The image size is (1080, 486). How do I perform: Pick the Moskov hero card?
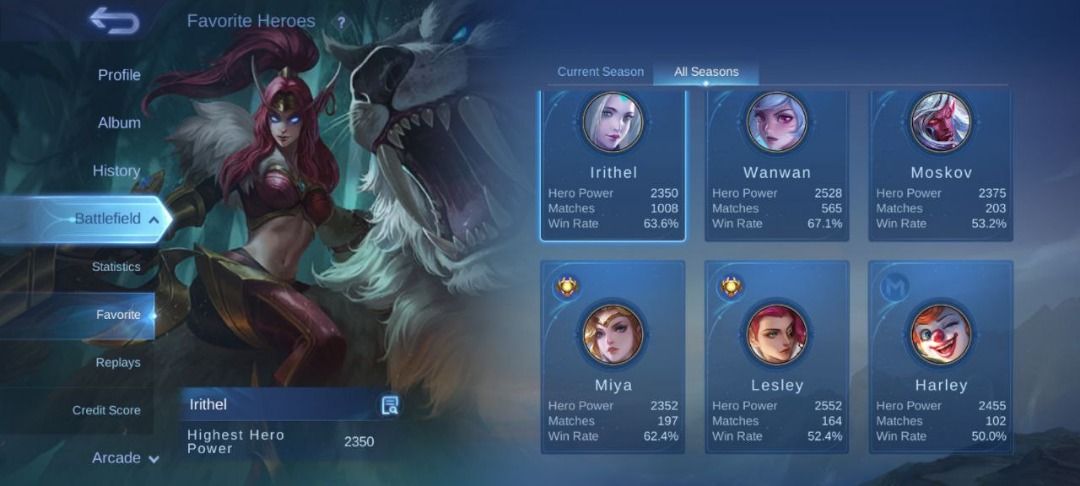pyautogui.click(x=941, y=166)
